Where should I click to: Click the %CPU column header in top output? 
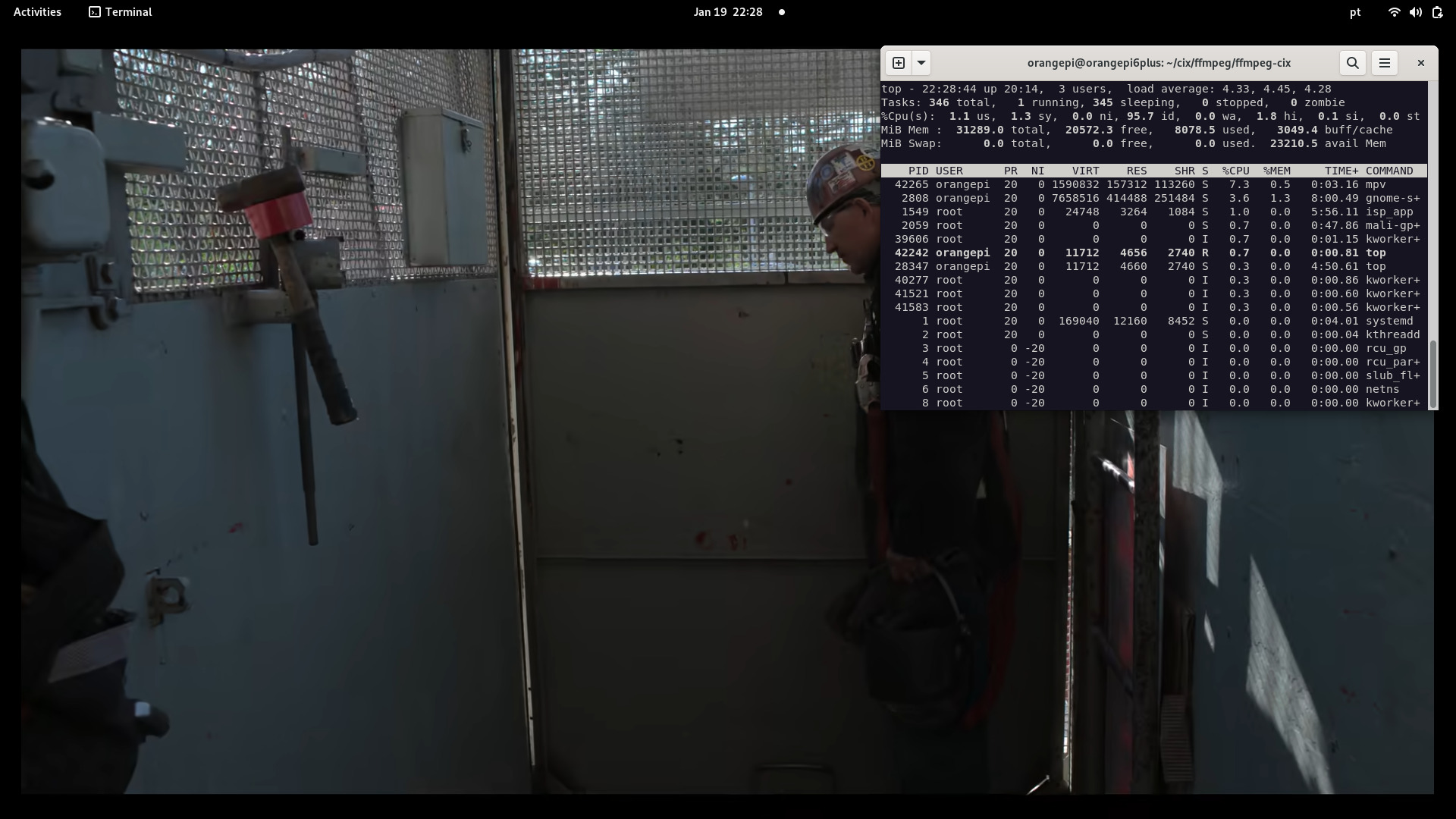[x=1235, y=171]
